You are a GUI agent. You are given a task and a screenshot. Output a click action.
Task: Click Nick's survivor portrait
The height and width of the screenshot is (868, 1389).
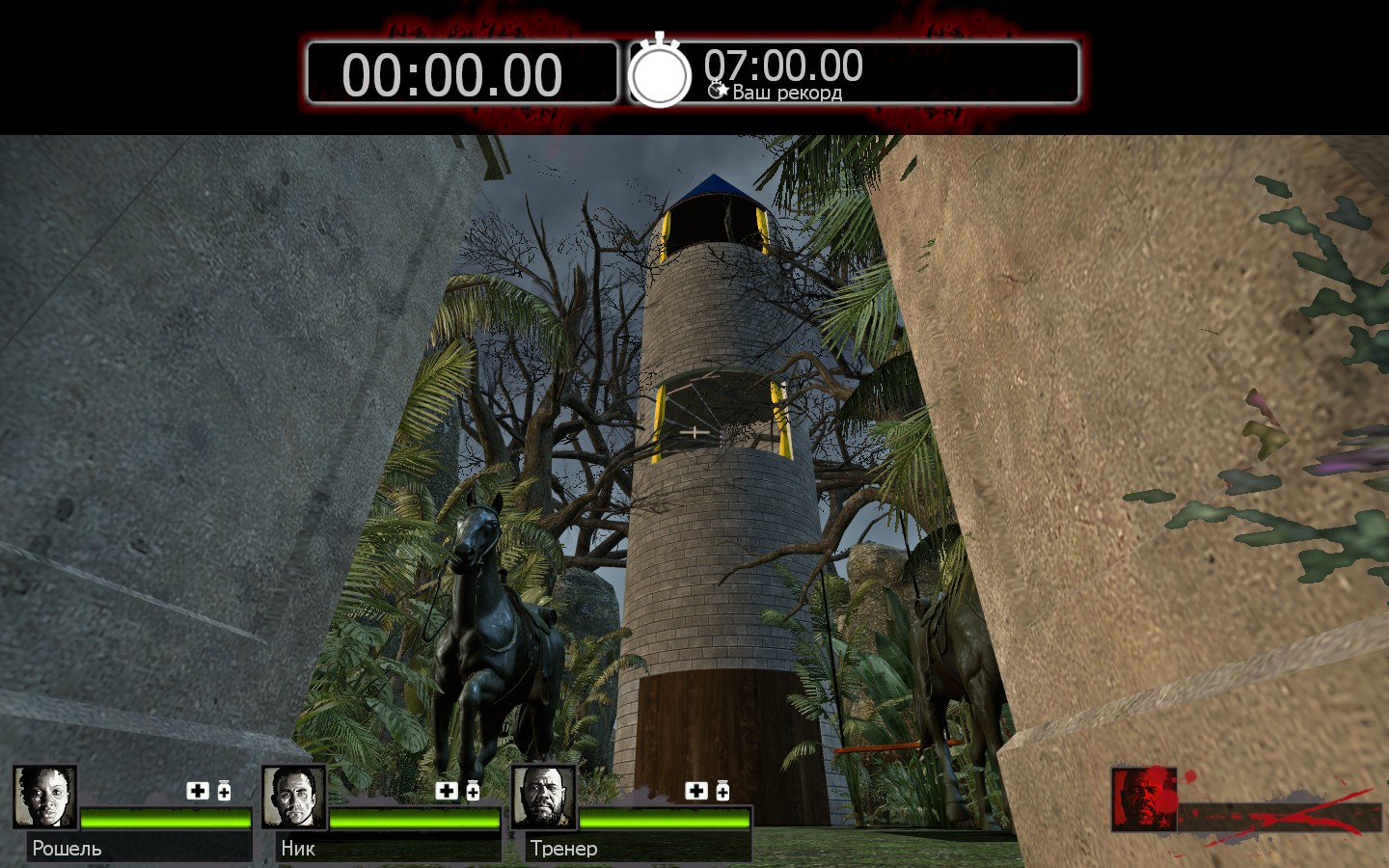point(293,797)
